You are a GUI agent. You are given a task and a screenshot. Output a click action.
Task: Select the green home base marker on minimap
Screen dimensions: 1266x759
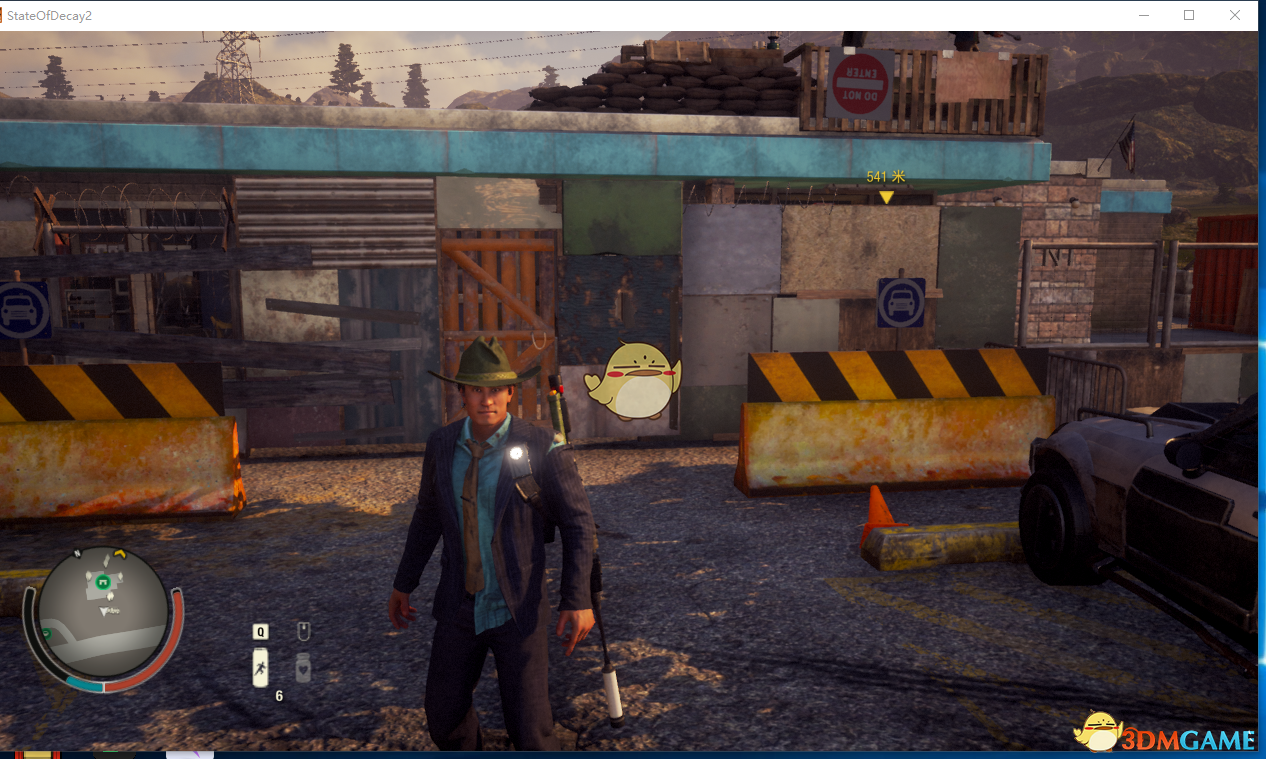[x=102, y=580]
